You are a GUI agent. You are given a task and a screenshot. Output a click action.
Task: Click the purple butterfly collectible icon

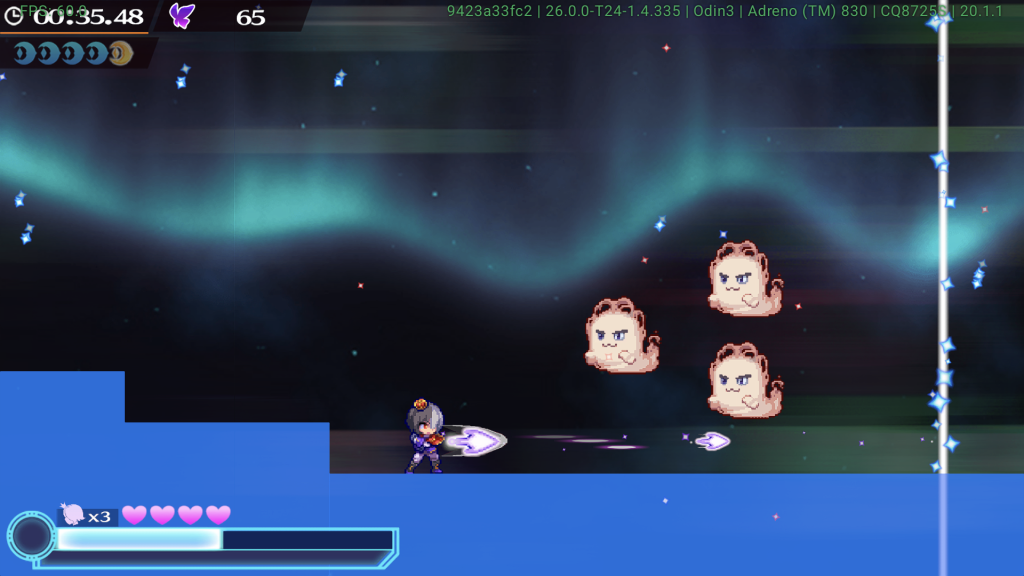(181, 15)
